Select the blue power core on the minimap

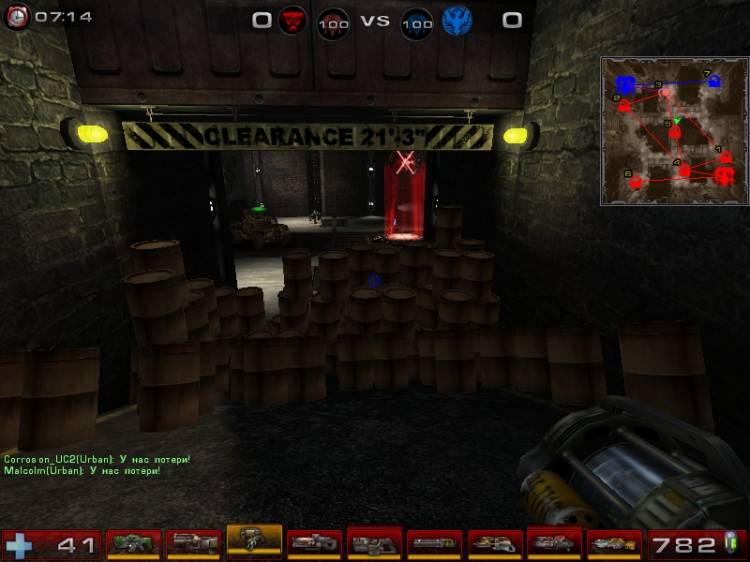click(626, 83)
